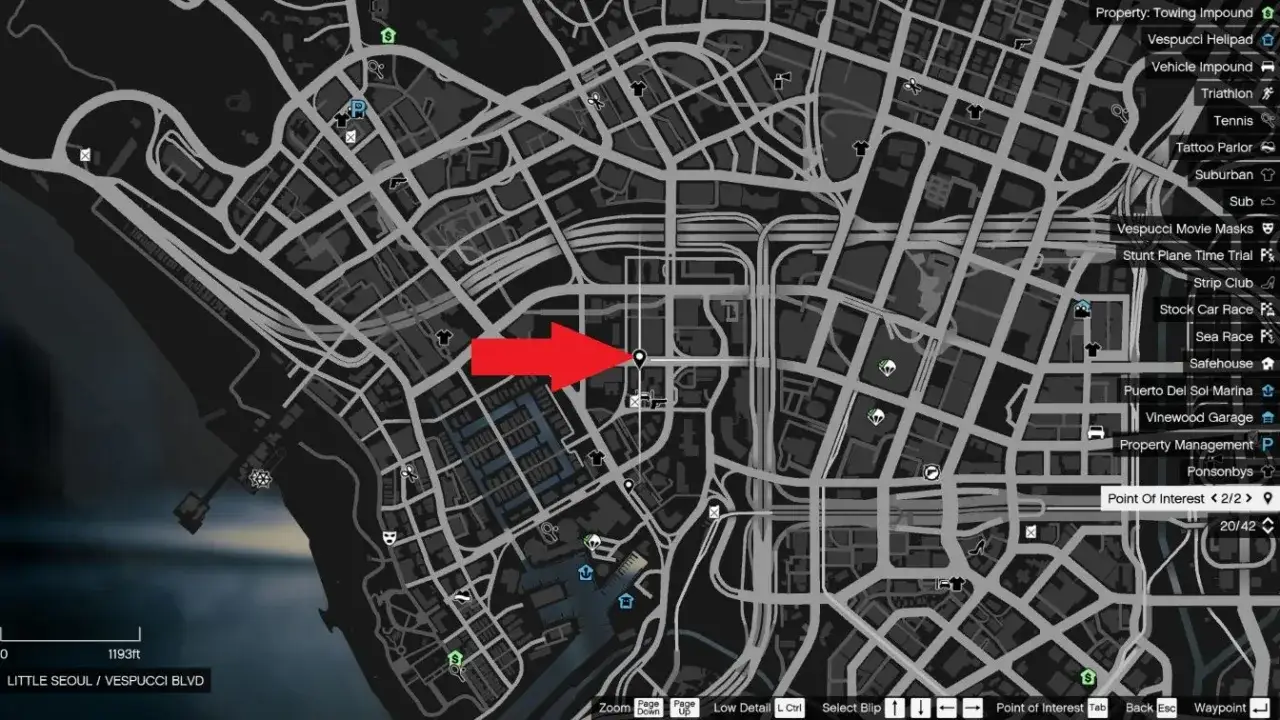The height and width of the screenshot is (720, 1280).
Task: Go to previous Point Of Interest
Action: point(1212,498)
